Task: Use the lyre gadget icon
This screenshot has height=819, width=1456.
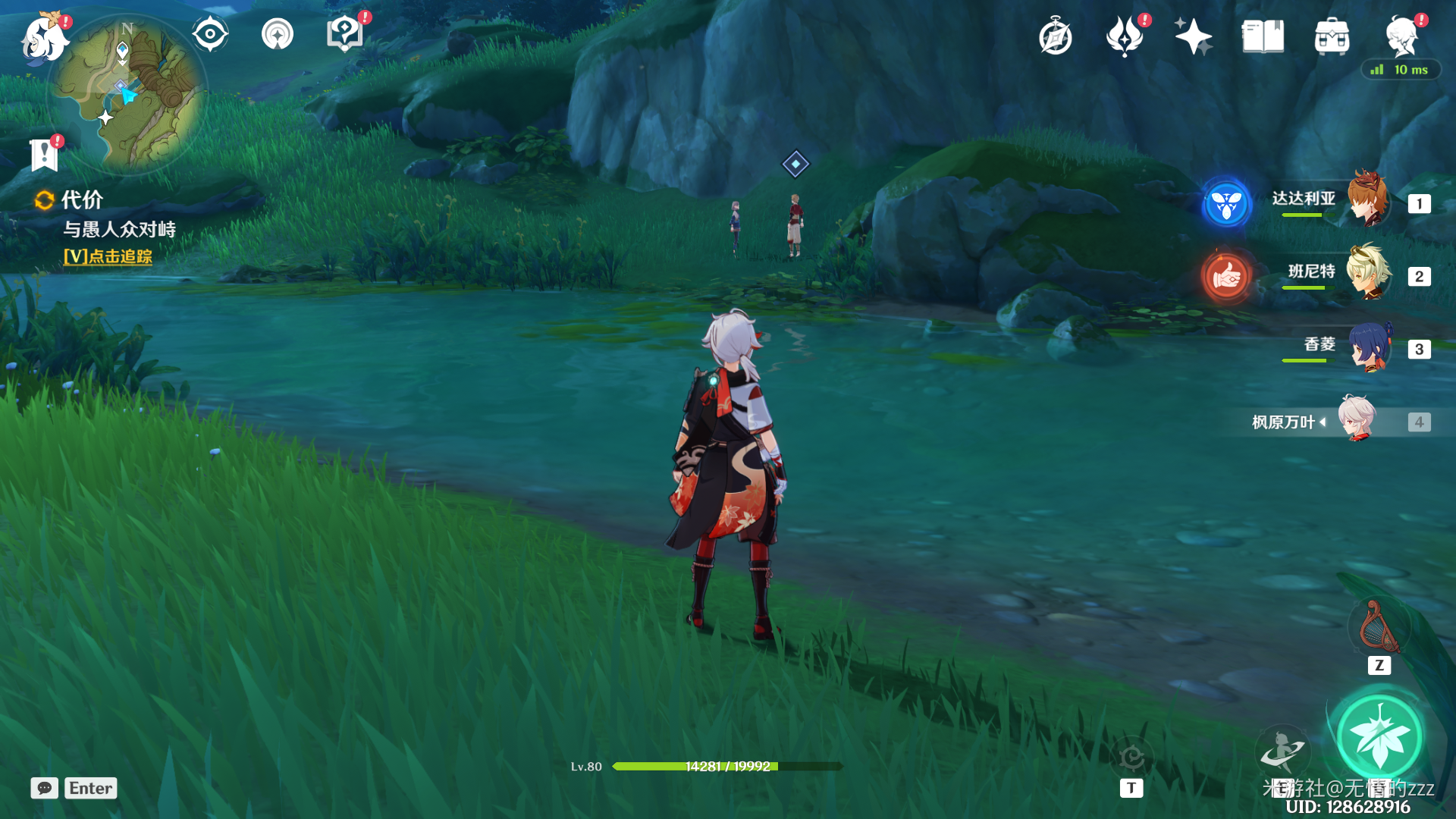Action: tap(1379, 628)
